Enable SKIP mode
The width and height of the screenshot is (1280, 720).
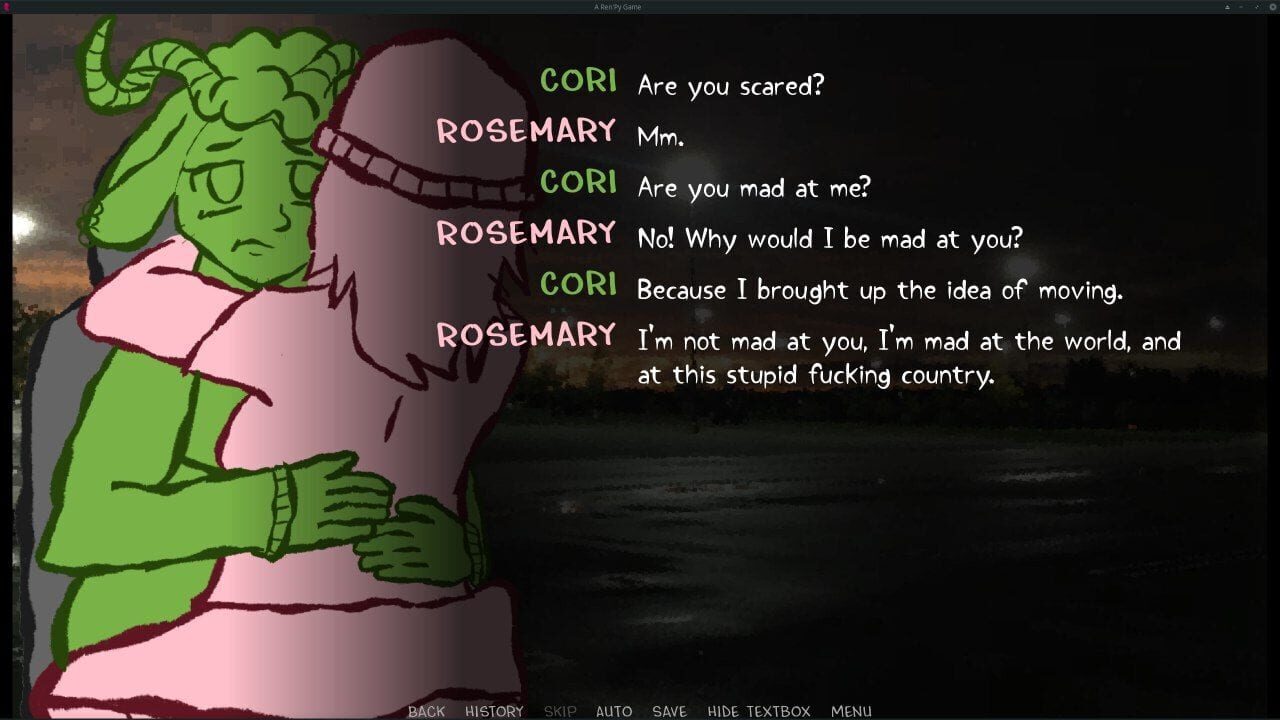click(559, 711)
